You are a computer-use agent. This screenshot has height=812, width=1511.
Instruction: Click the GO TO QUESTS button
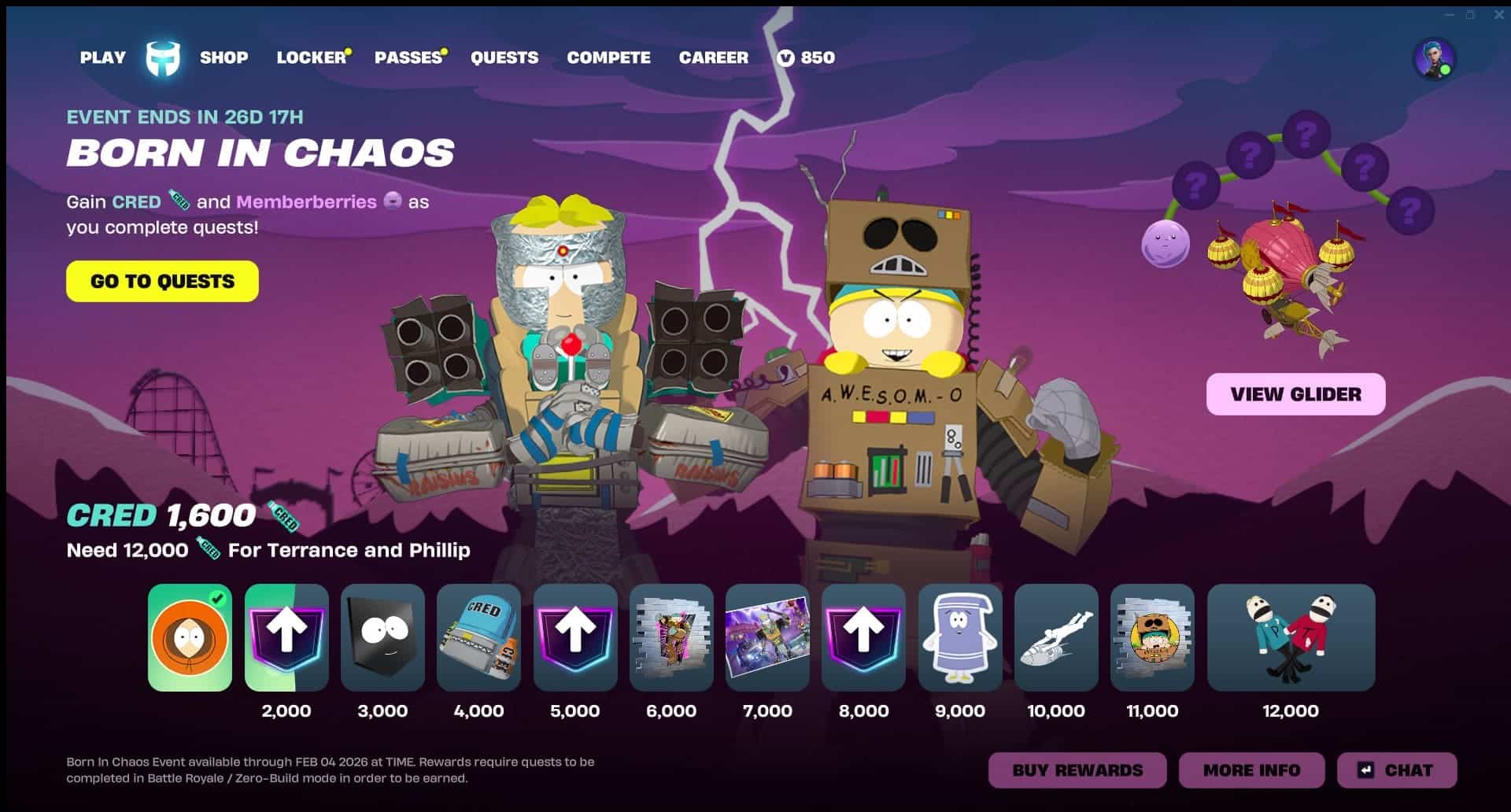(161, 281)
